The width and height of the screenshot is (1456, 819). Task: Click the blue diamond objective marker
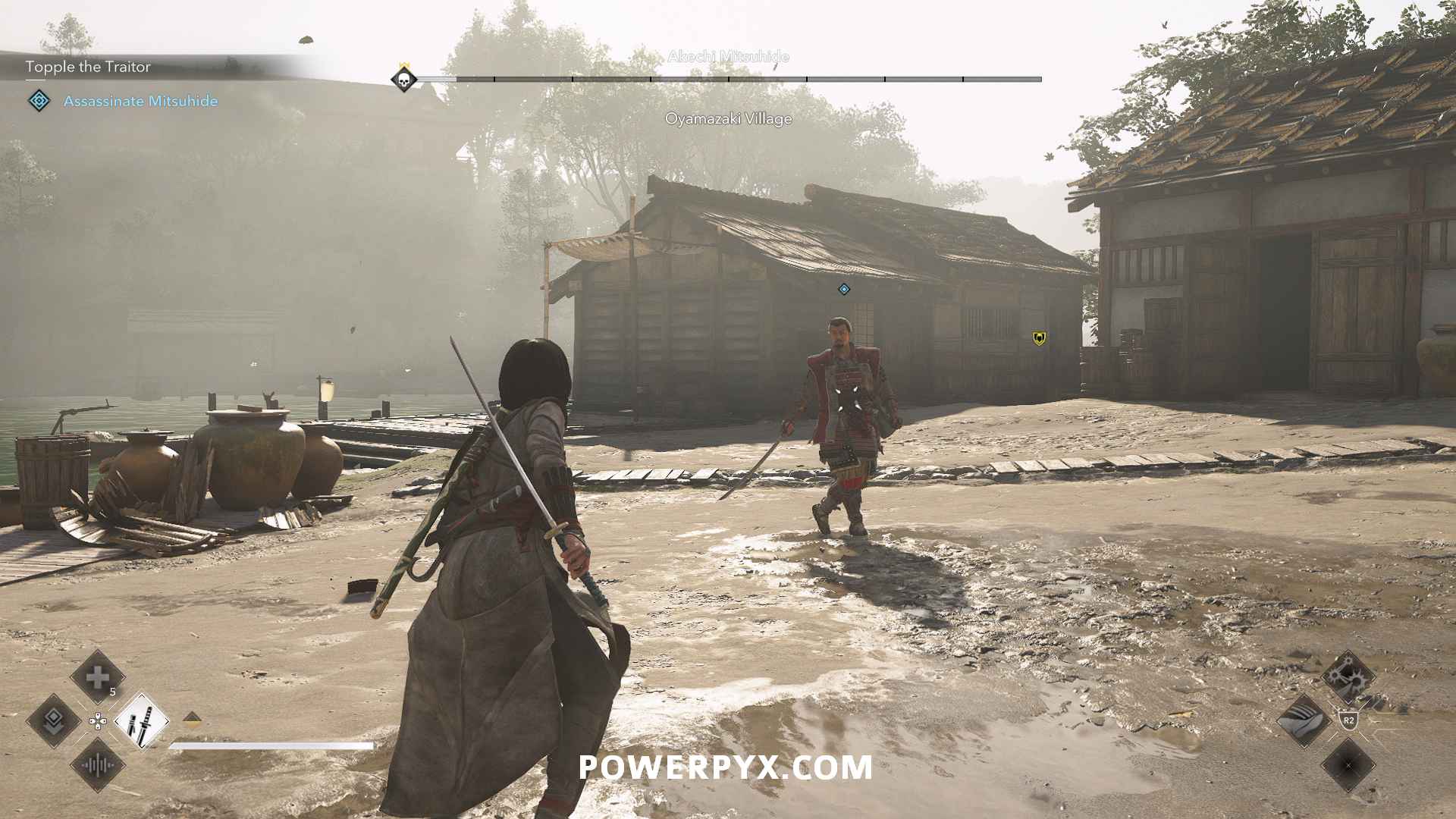[844, 289]
